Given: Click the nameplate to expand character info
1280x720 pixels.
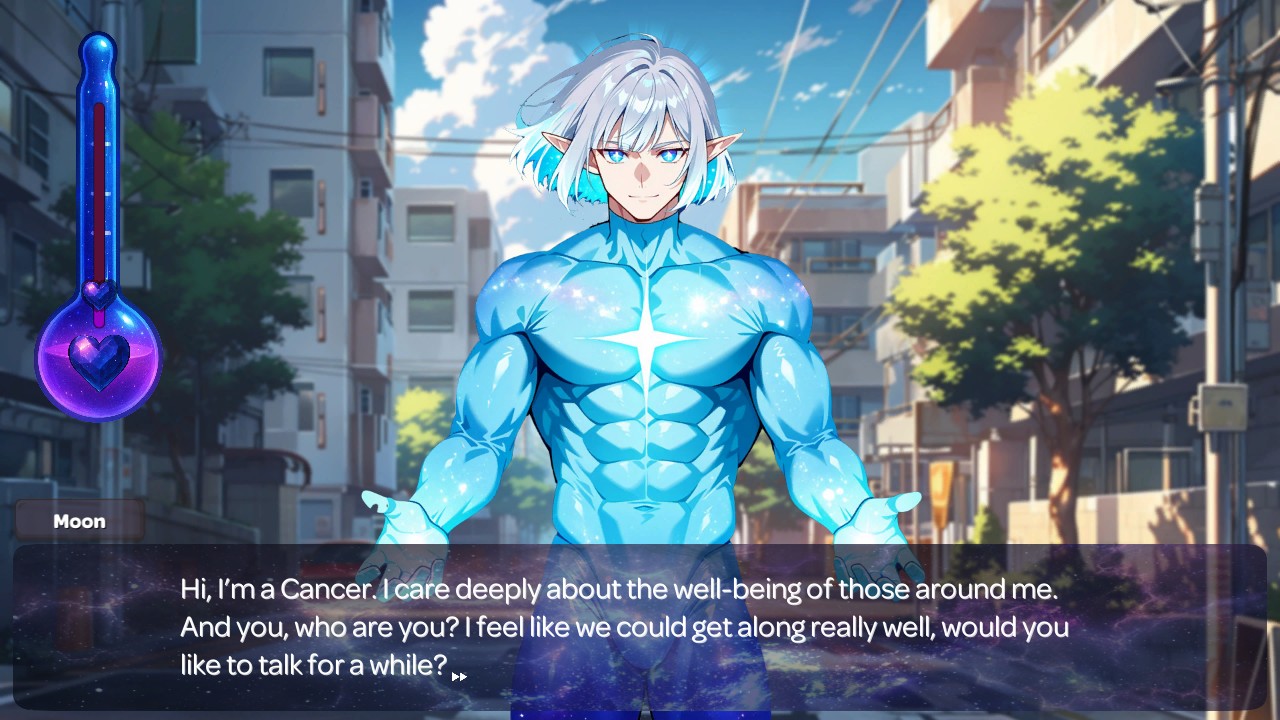Looking at the screenshot, I should tap(79, 520).
